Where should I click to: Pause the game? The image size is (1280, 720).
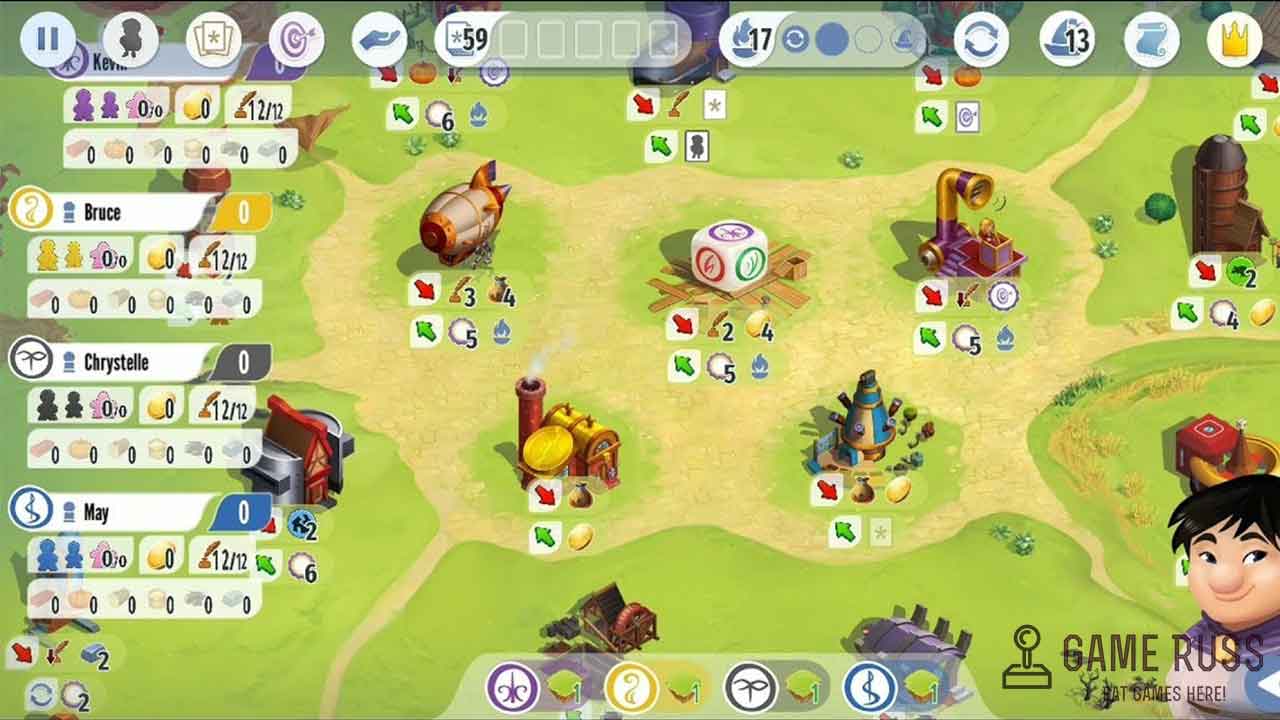point(47,40)
